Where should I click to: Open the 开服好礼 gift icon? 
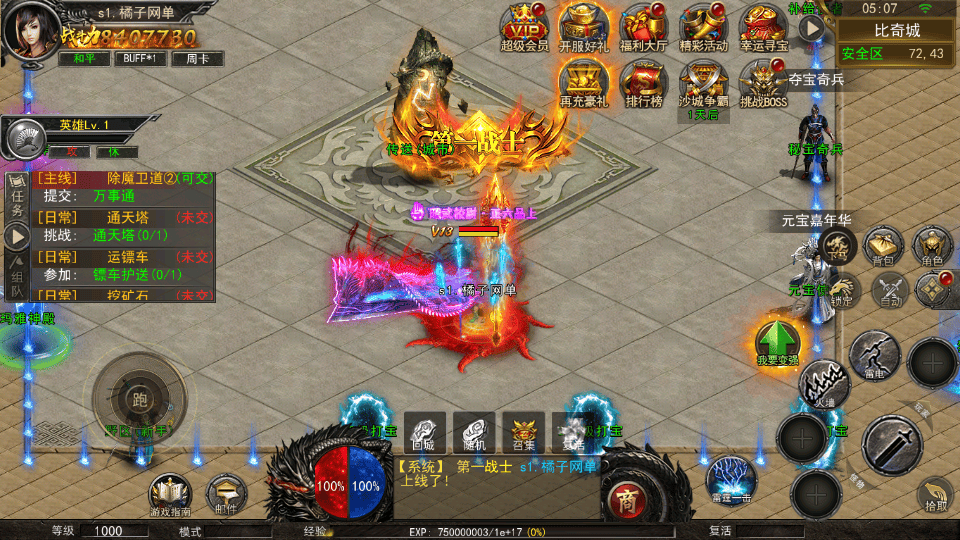[x=584, y=26]
